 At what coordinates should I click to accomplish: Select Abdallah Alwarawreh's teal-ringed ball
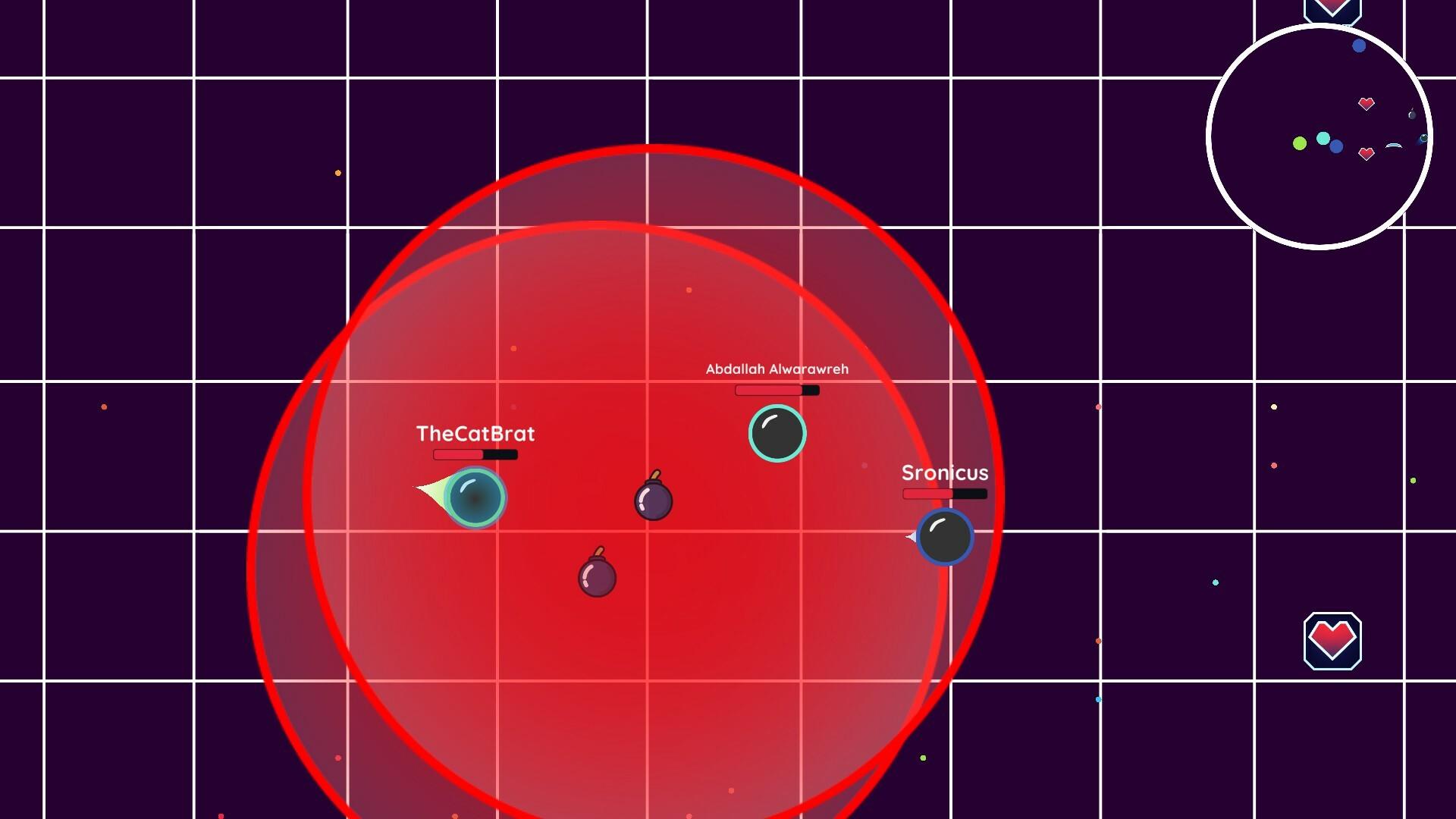pyautogui.click(x=777, y=432)
